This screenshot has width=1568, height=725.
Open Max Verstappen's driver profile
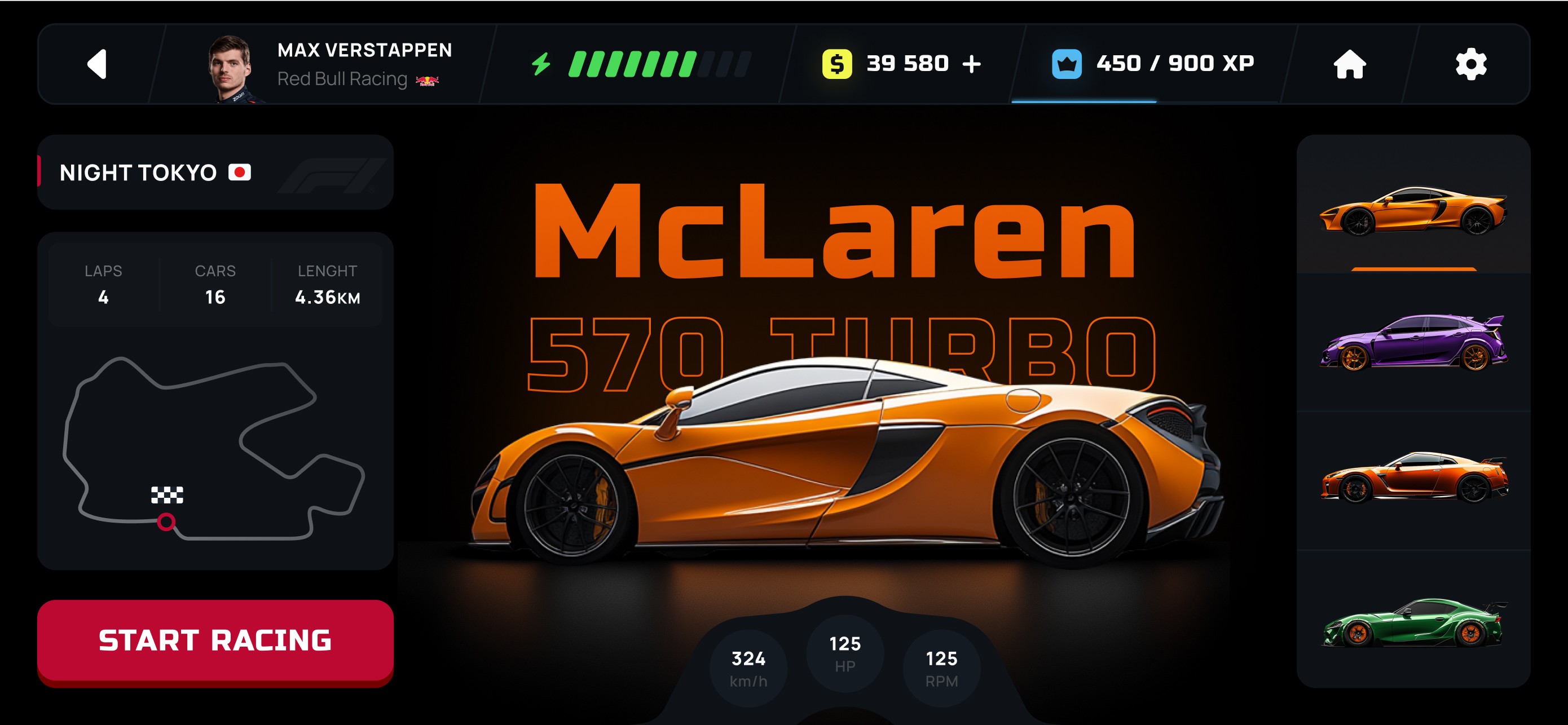(329, 64)
